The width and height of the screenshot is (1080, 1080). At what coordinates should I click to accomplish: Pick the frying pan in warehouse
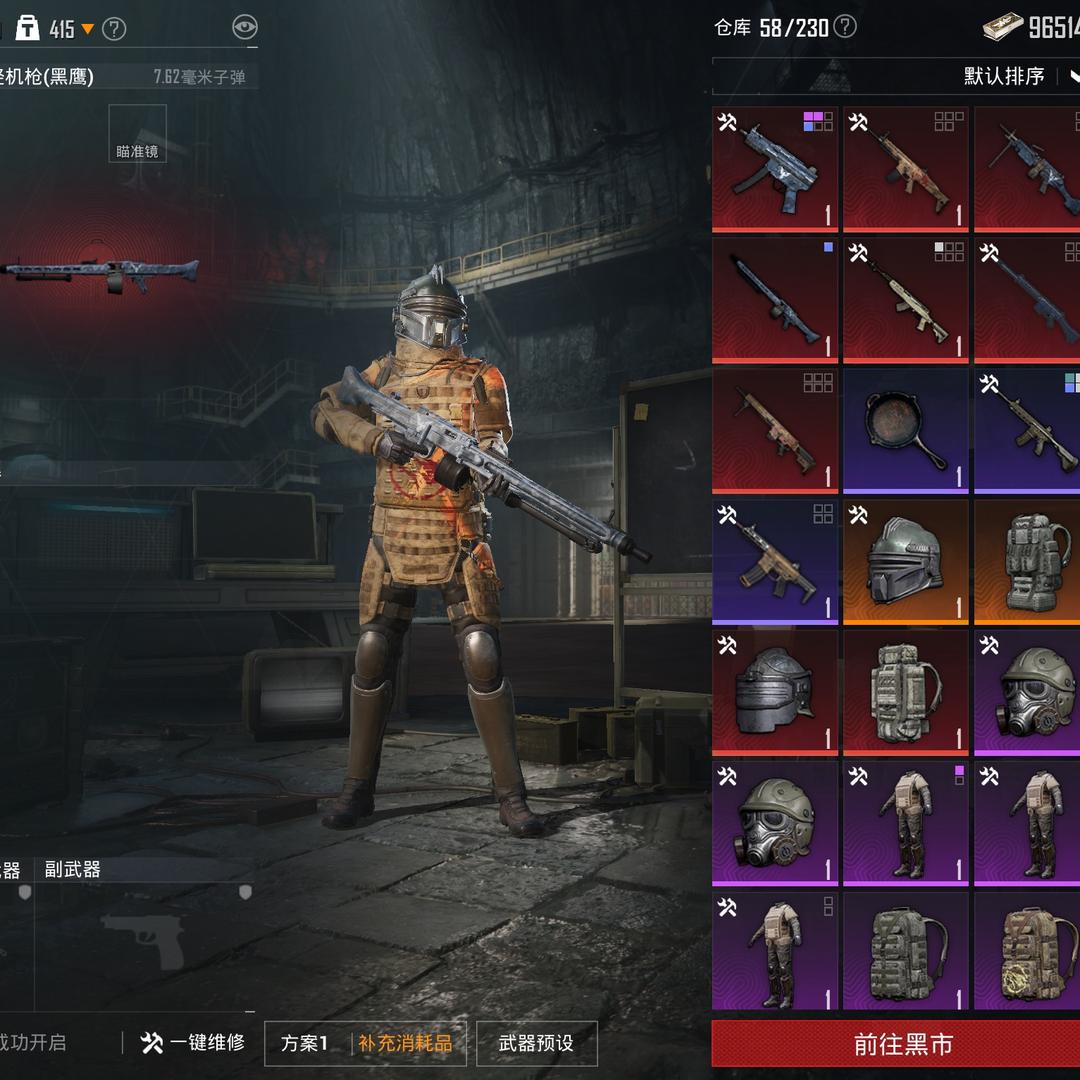coord(906,432)
